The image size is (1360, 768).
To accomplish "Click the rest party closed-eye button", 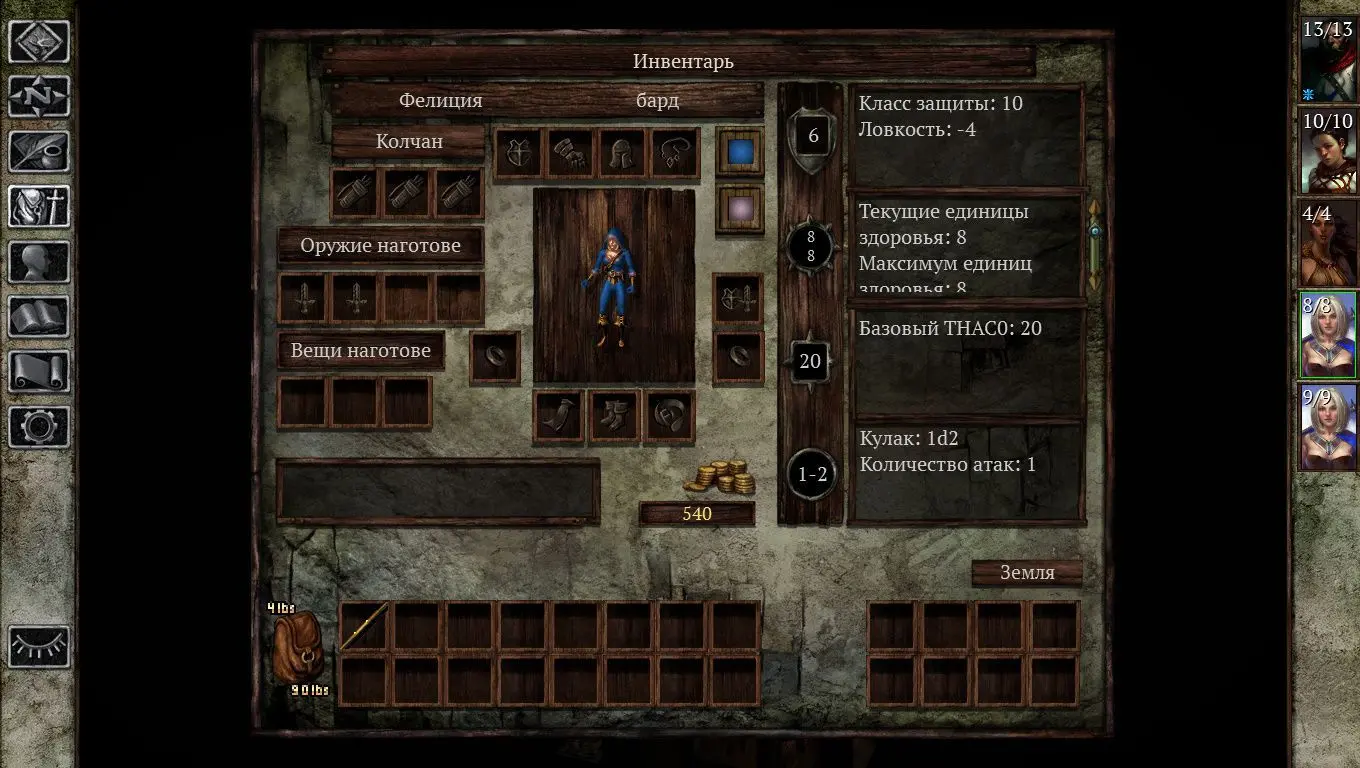I will (39, 646).
